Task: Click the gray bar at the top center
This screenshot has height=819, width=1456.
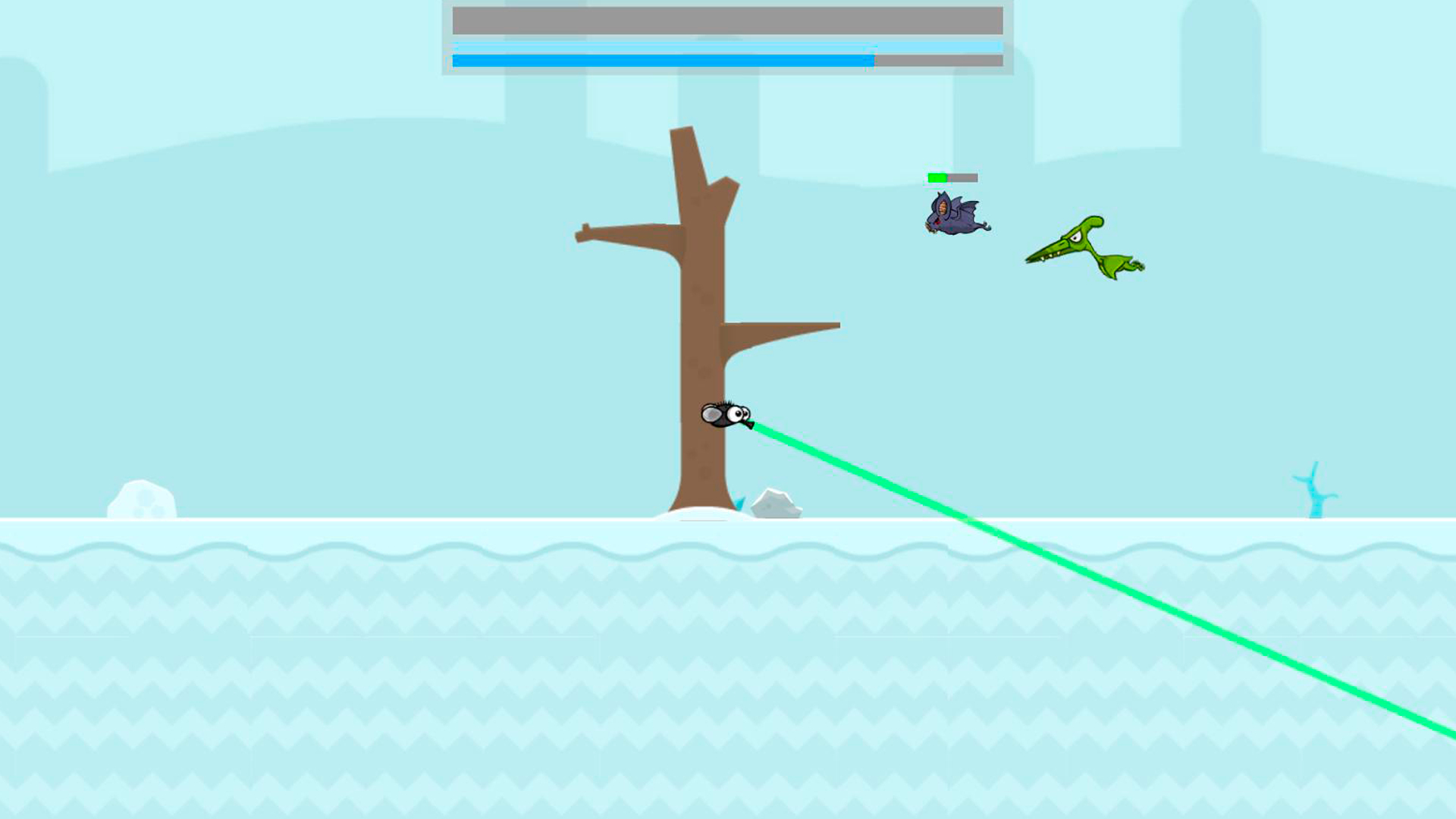Action: tap(728, 18)
